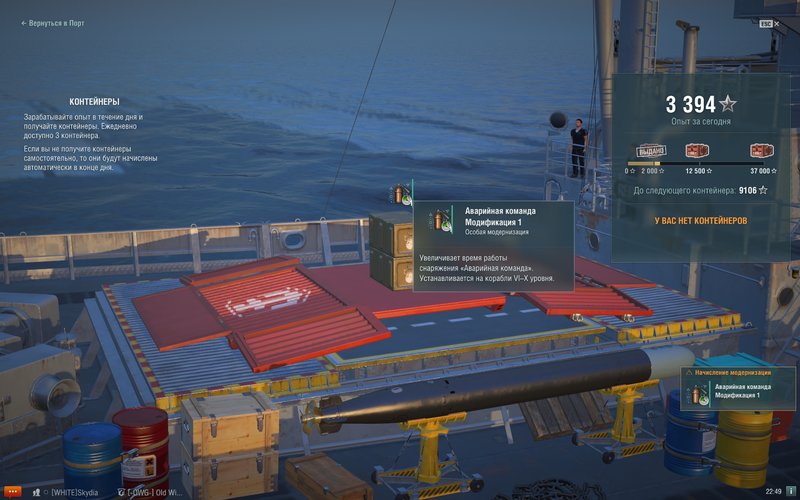
Task: Open the [-OWG-] Old Wi... chat tab
Action: click(154, 492)
